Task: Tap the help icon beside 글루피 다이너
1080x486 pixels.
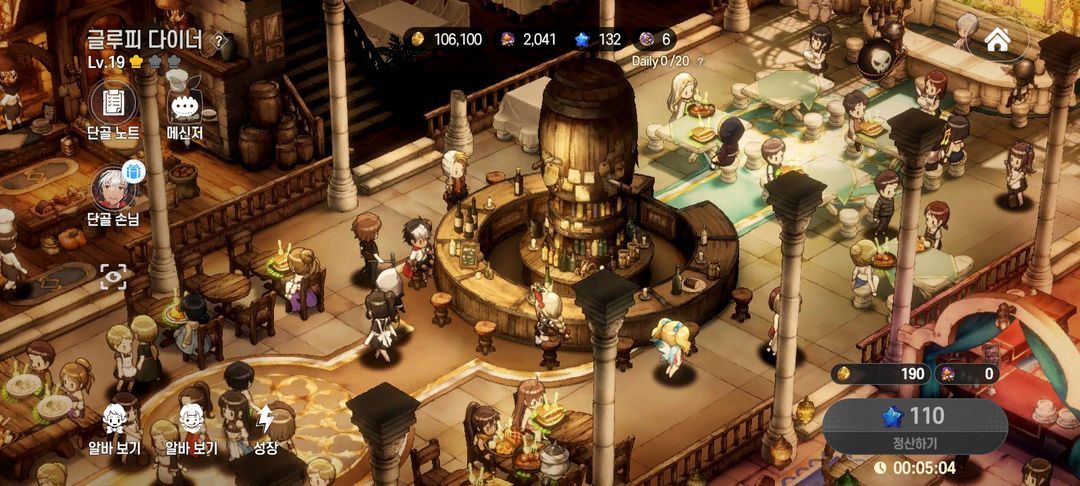Action: 220,41
